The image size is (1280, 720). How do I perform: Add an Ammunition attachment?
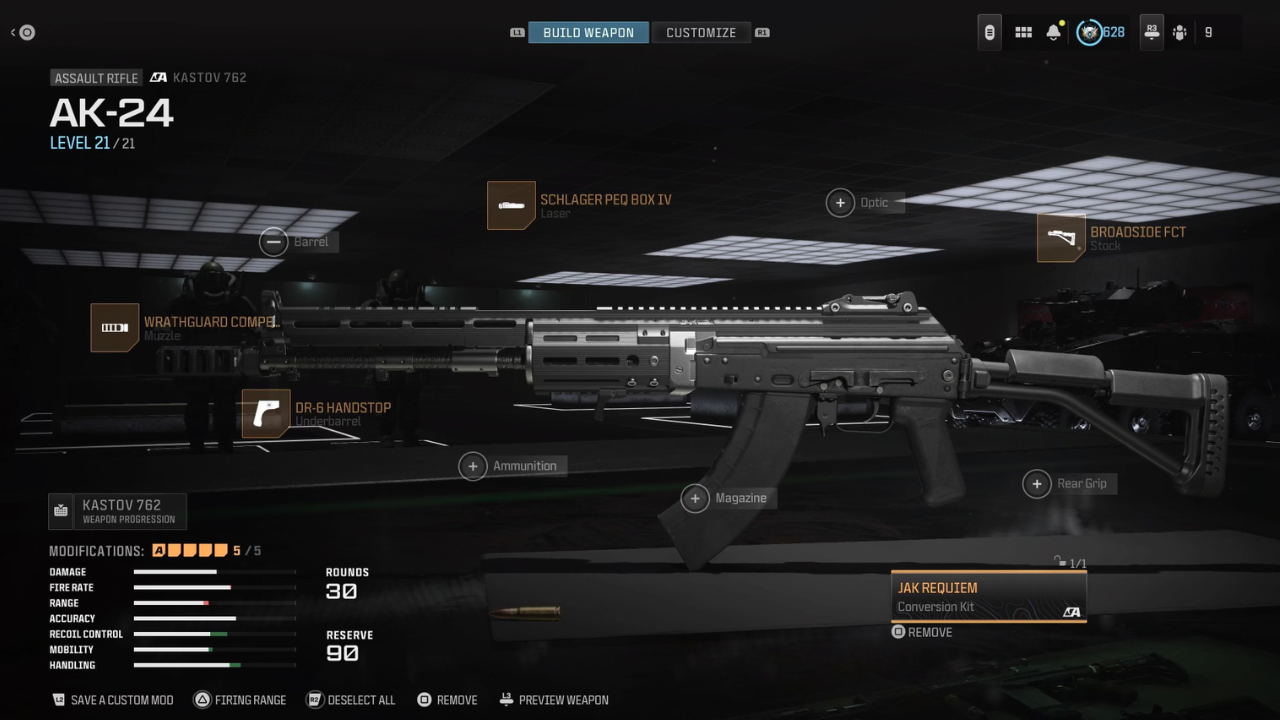coord(473,466)
